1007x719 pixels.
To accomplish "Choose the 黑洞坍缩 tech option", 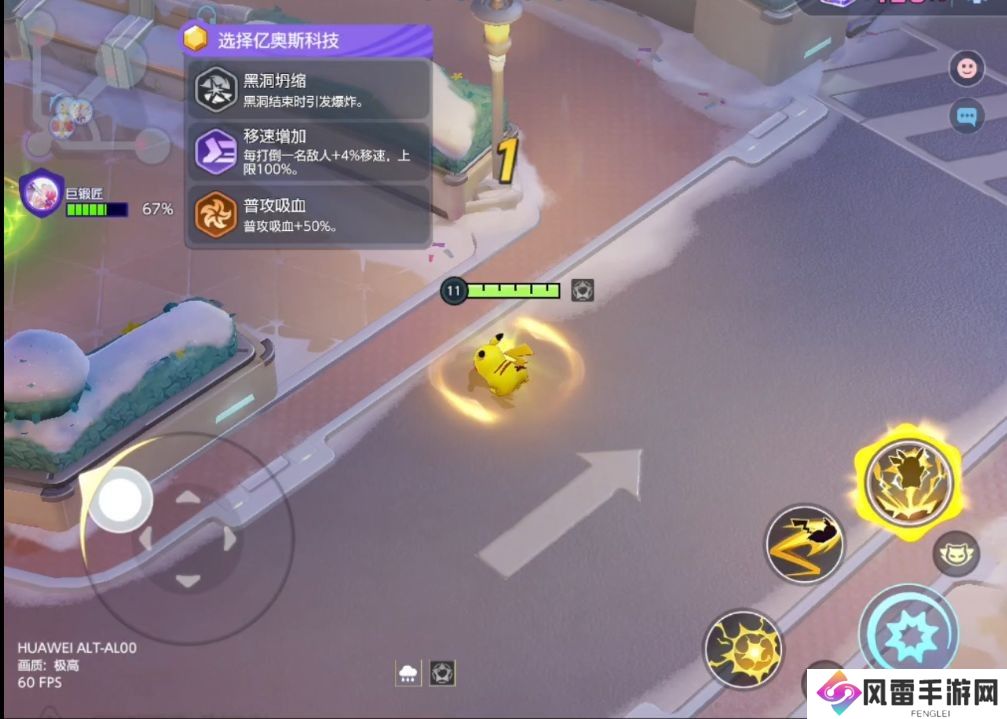I will click(309, 90).
